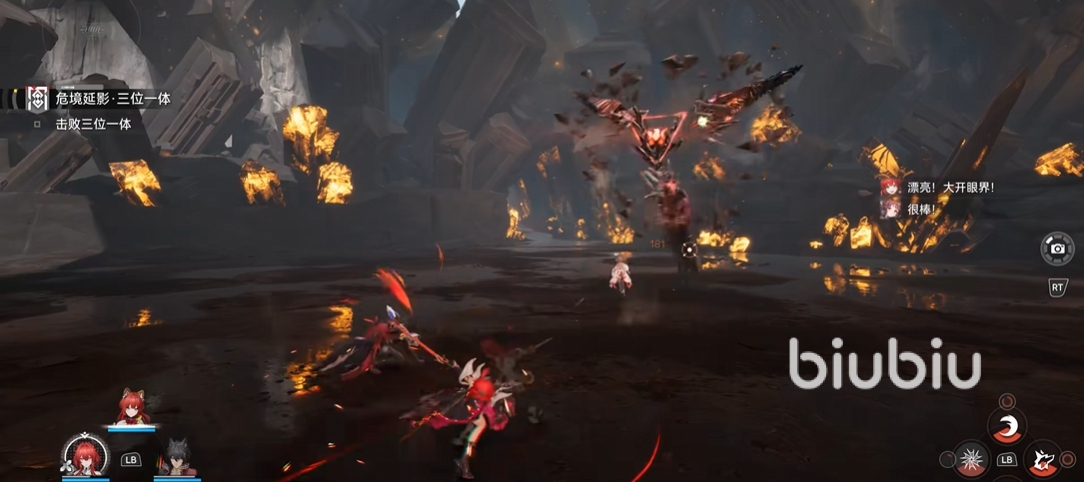Click the 漂亮！大开眼界！ chat message
The width and height of the screenshot is (1084, 482).
tap(950, 187)
